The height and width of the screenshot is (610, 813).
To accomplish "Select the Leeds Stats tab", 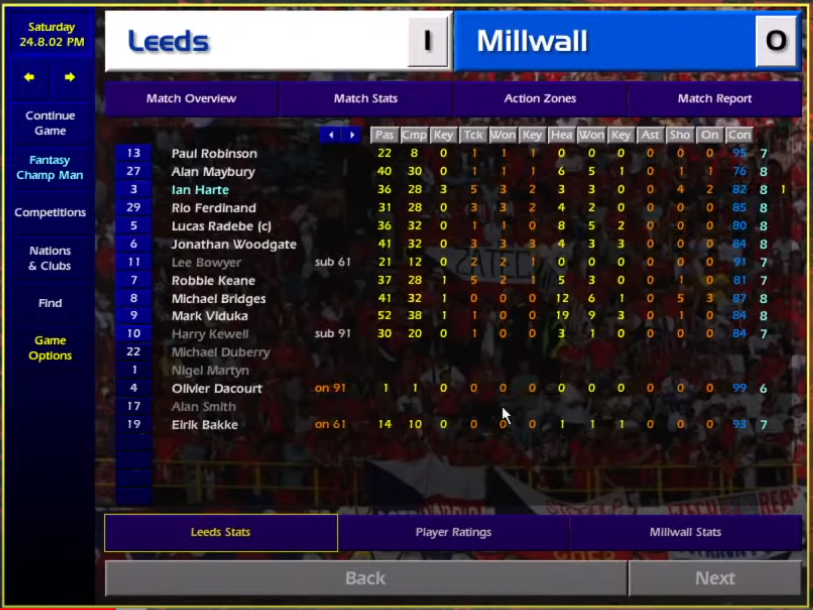I will (220, 533).
